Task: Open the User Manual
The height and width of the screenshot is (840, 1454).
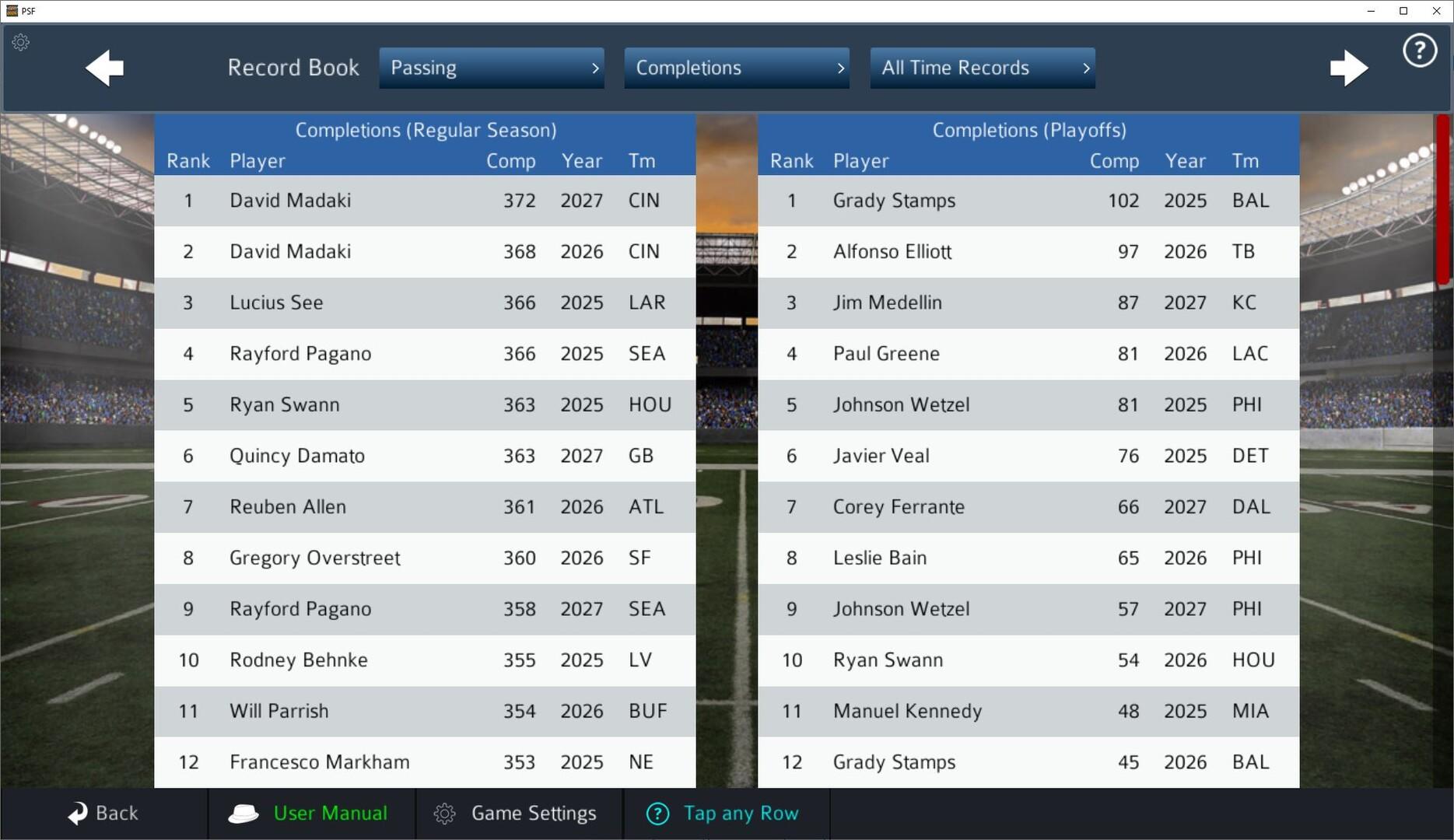Action: pyautogui.click(x=329, y=813)
